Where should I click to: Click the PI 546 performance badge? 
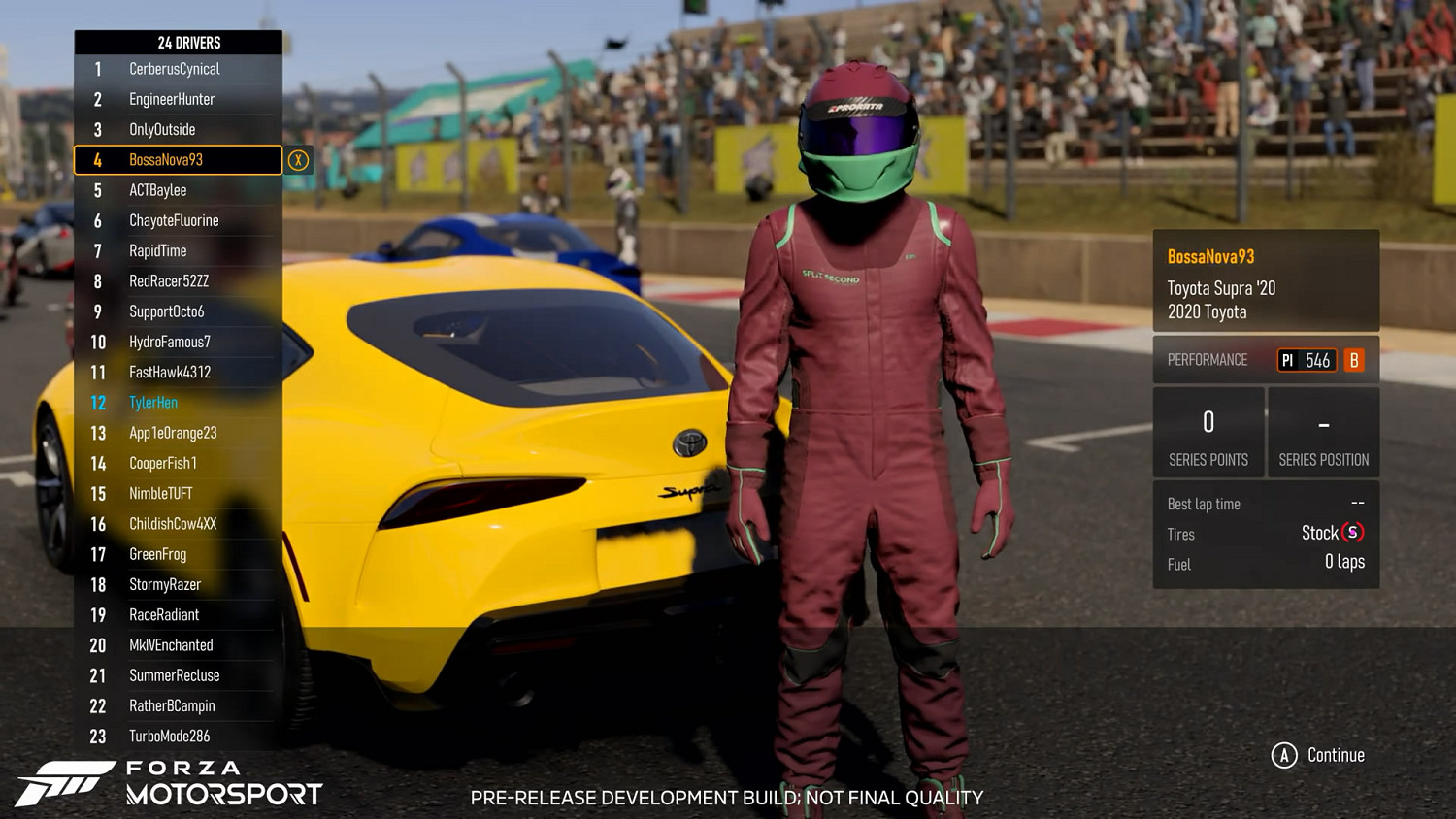(x=1307, y=360)
